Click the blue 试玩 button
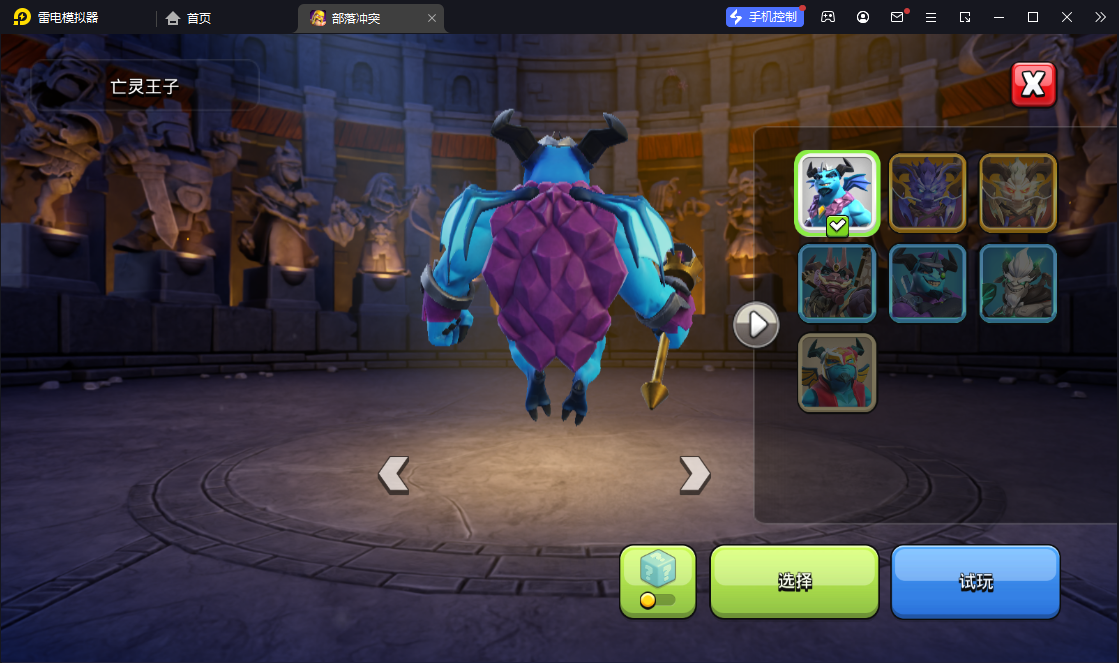 [975, 581]
